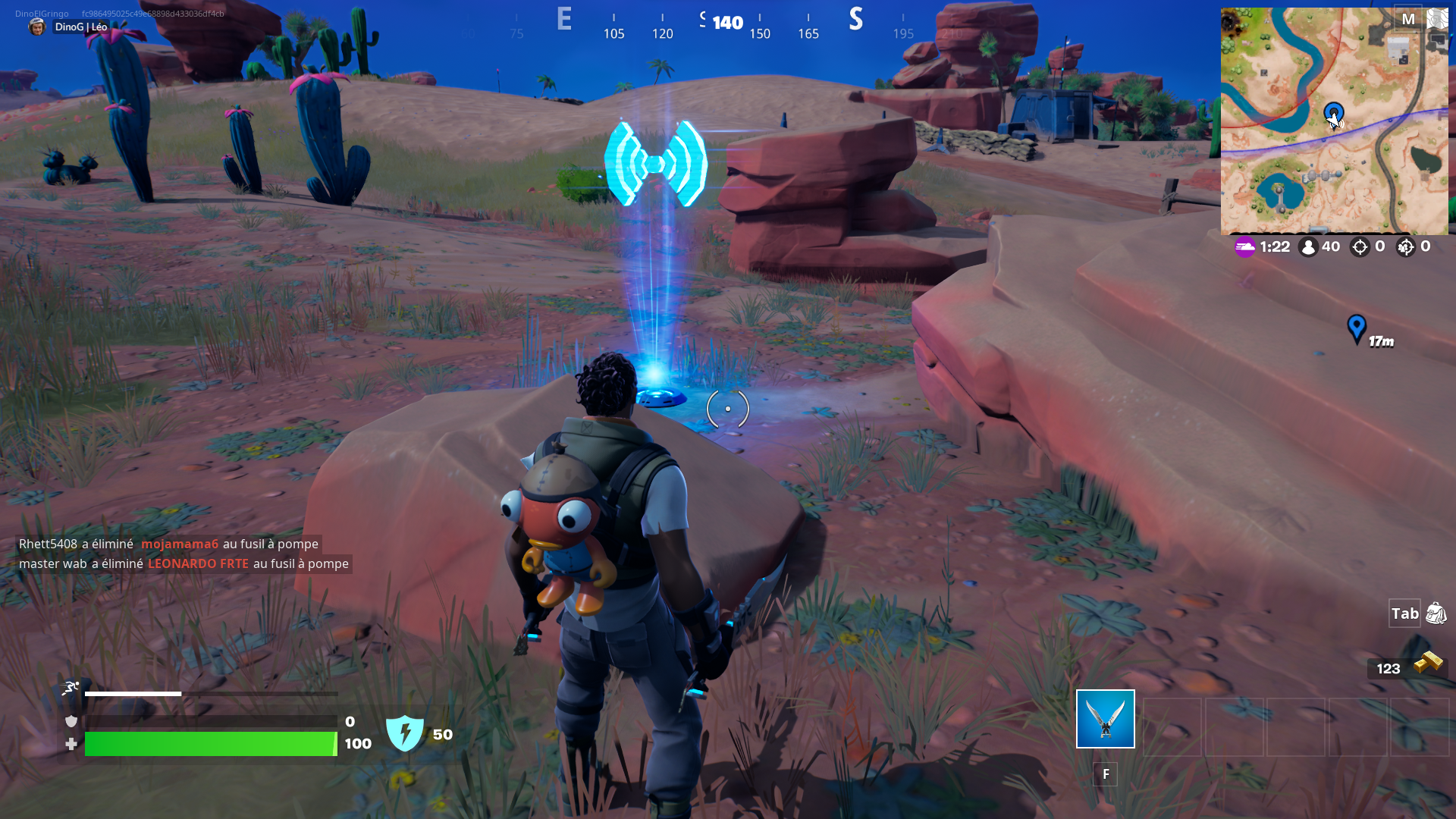Click the squad eliminations target icon
The width and height of the screenshot is (1456, 819).
(x=1408, y=246)
